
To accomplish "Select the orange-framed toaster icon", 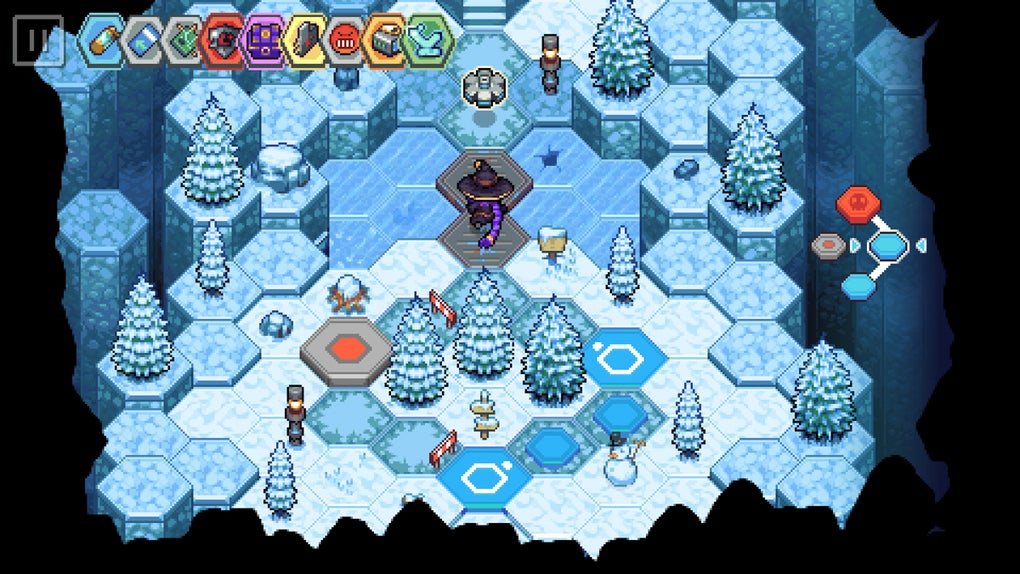I will coord(388,41).
